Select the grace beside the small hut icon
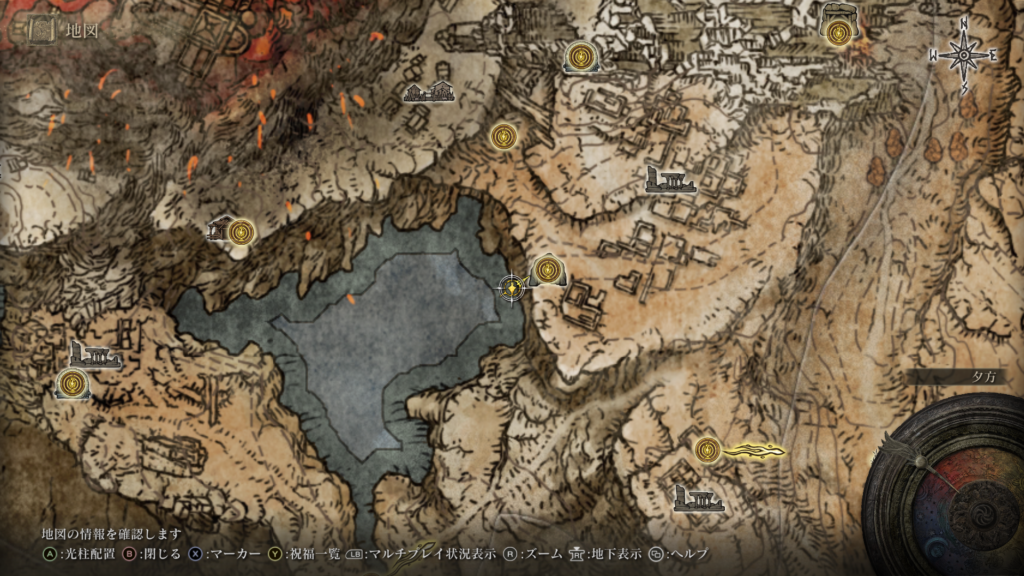Viewport: 1024px width, 576px height. [x=240, y=233]
